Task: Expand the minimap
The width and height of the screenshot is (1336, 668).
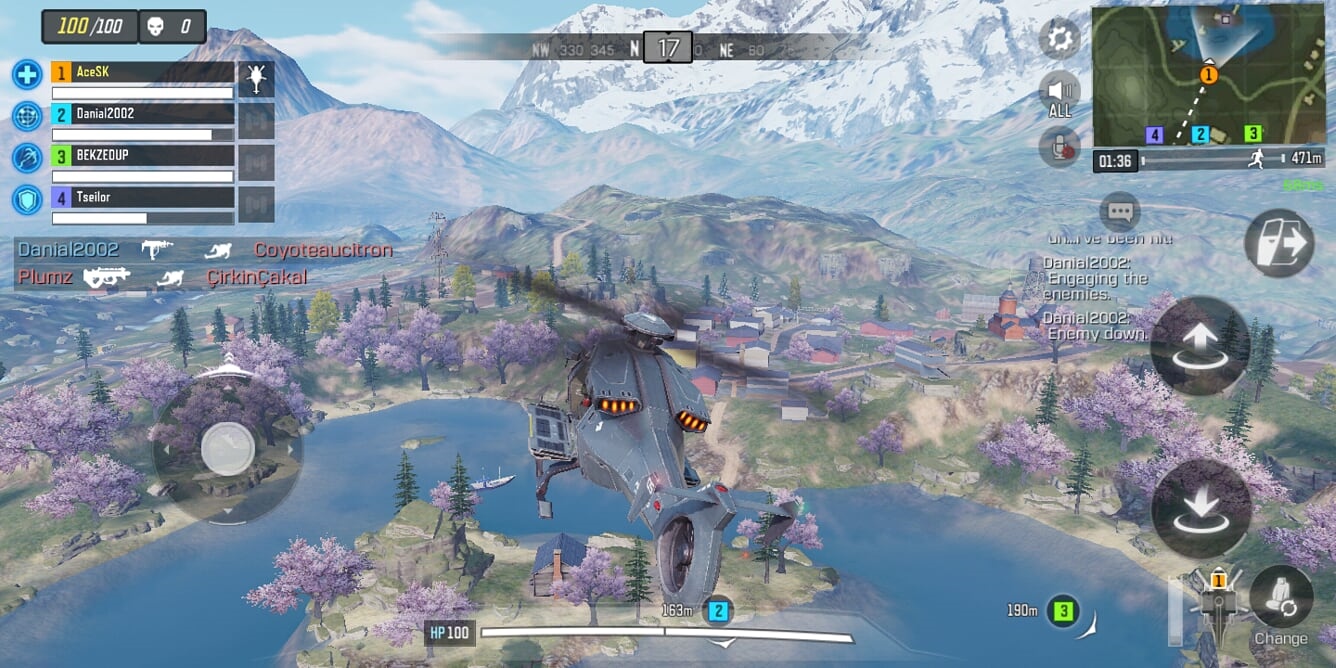Action: pos(1208,76)
